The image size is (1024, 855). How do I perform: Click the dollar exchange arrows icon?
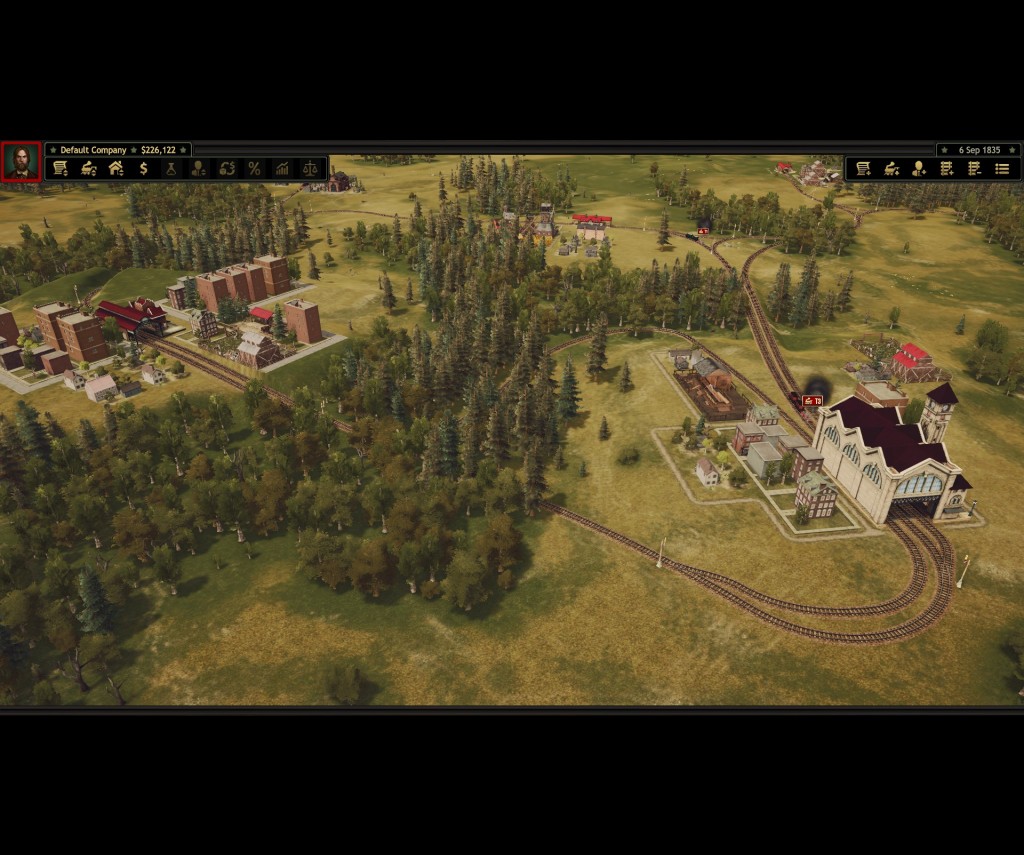pos(227,169)
